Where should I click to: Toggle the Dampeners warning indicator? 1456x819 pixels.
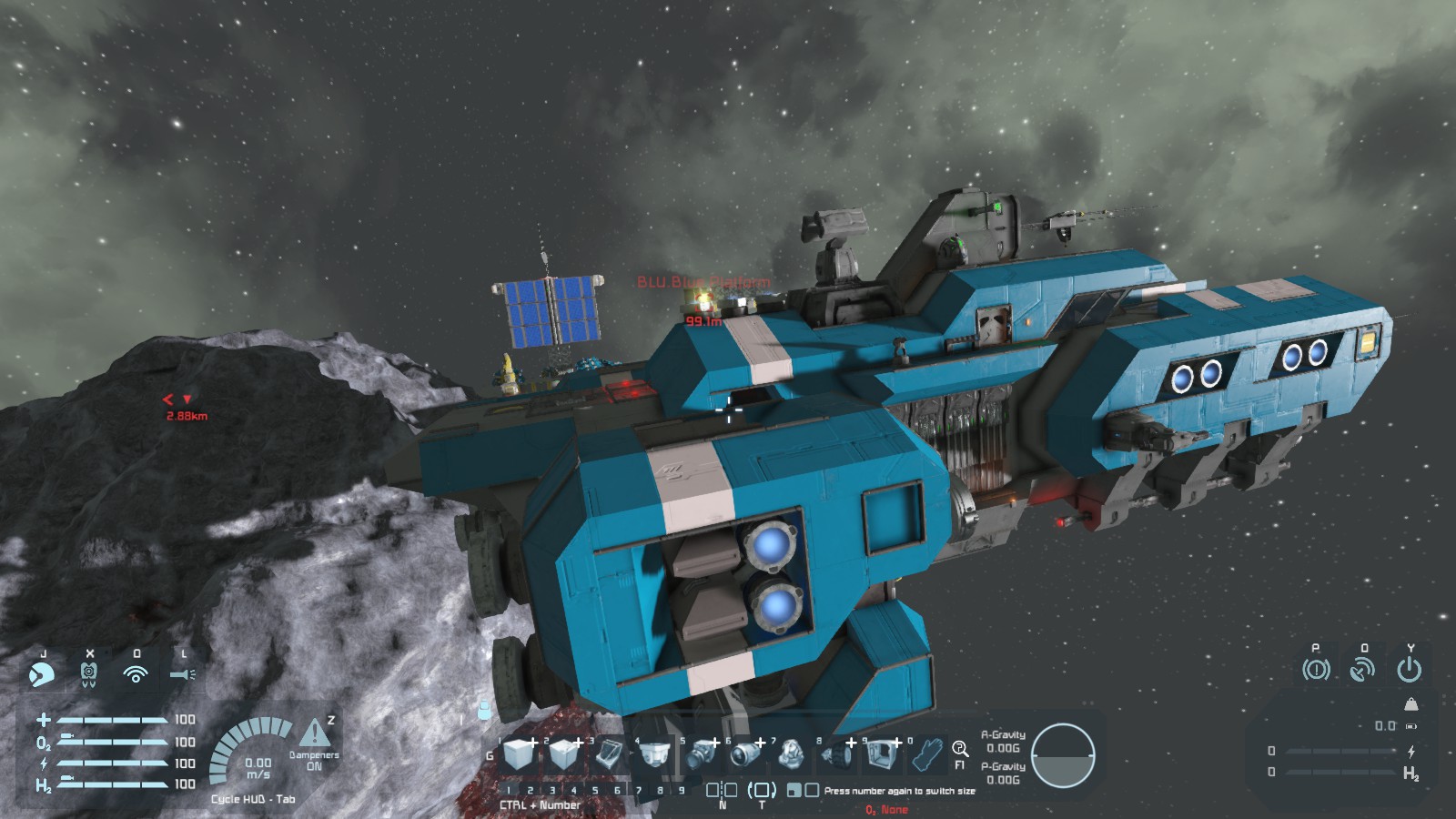pos(315,733)
